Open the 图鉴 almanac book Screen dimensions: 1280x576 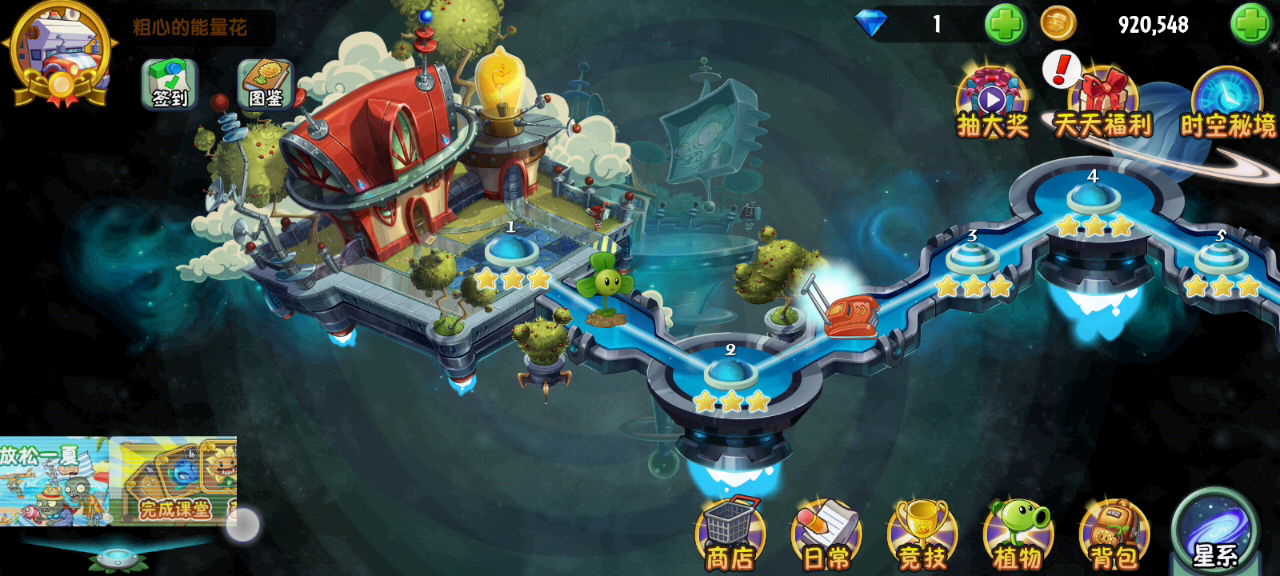tap(264, 84)
